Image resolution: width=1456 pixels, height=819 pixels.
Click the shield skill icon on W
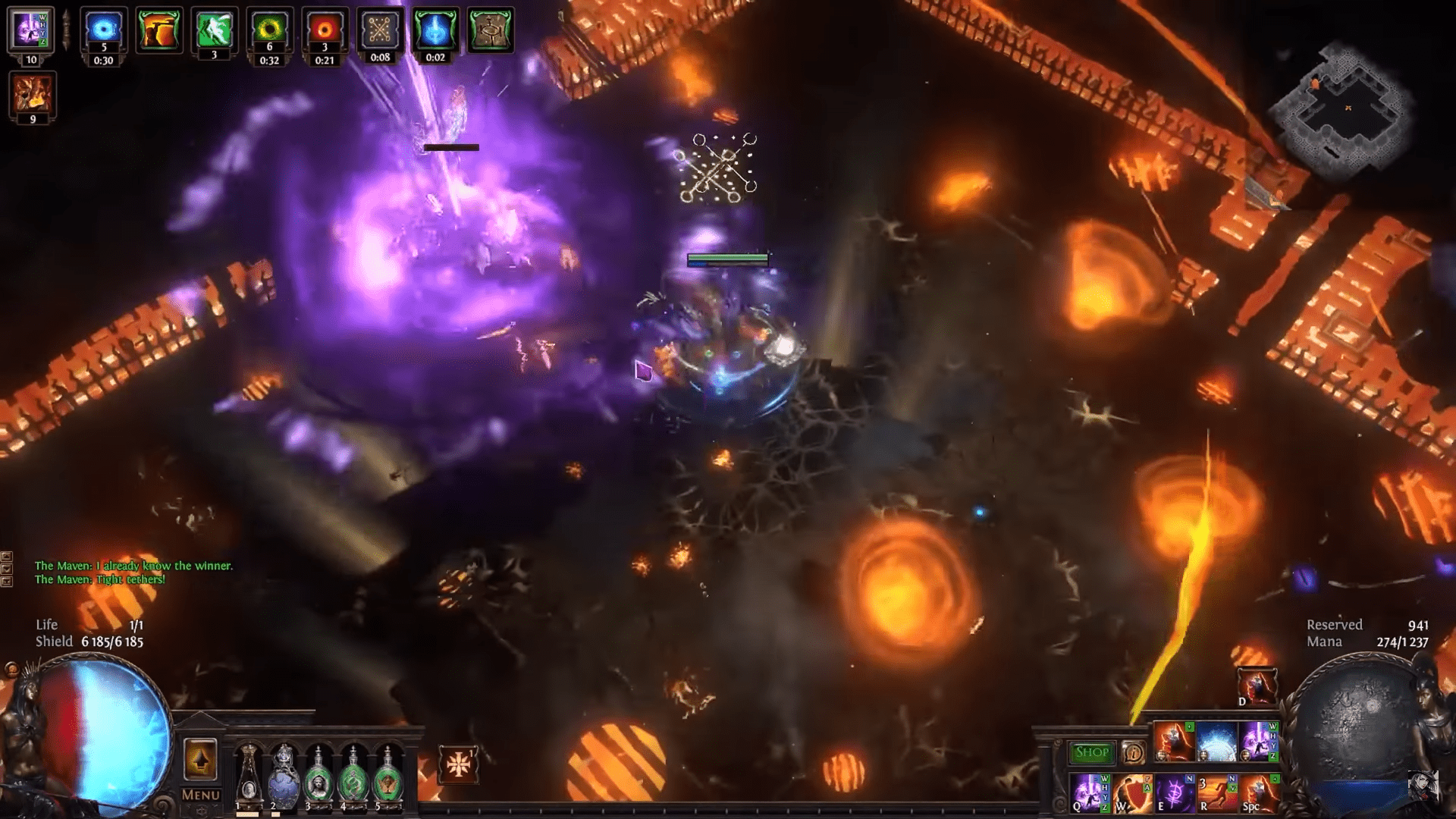coord(1132,792)
